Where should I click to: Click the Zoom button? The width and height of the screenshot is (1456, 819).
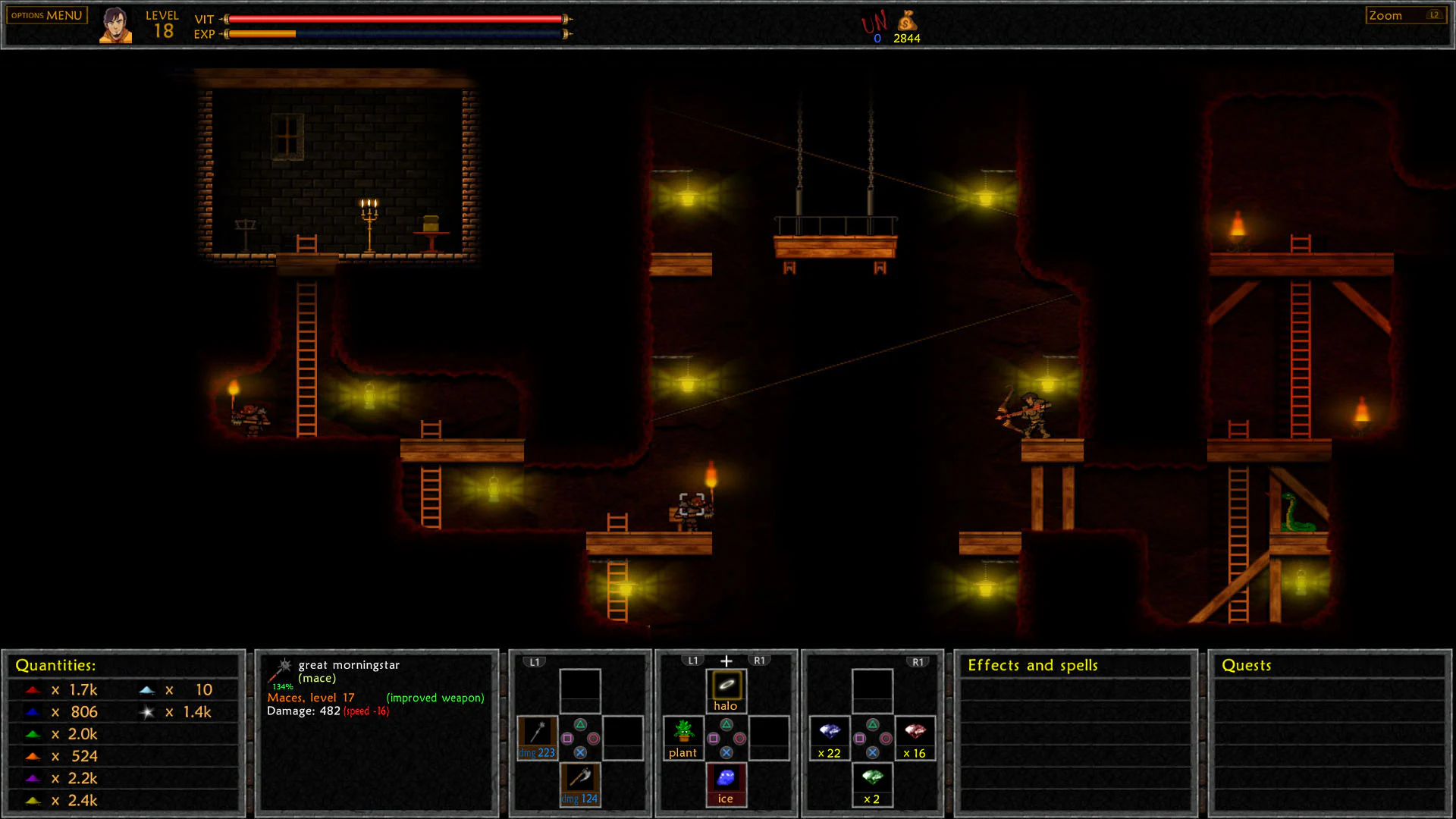pos(1404,15)
